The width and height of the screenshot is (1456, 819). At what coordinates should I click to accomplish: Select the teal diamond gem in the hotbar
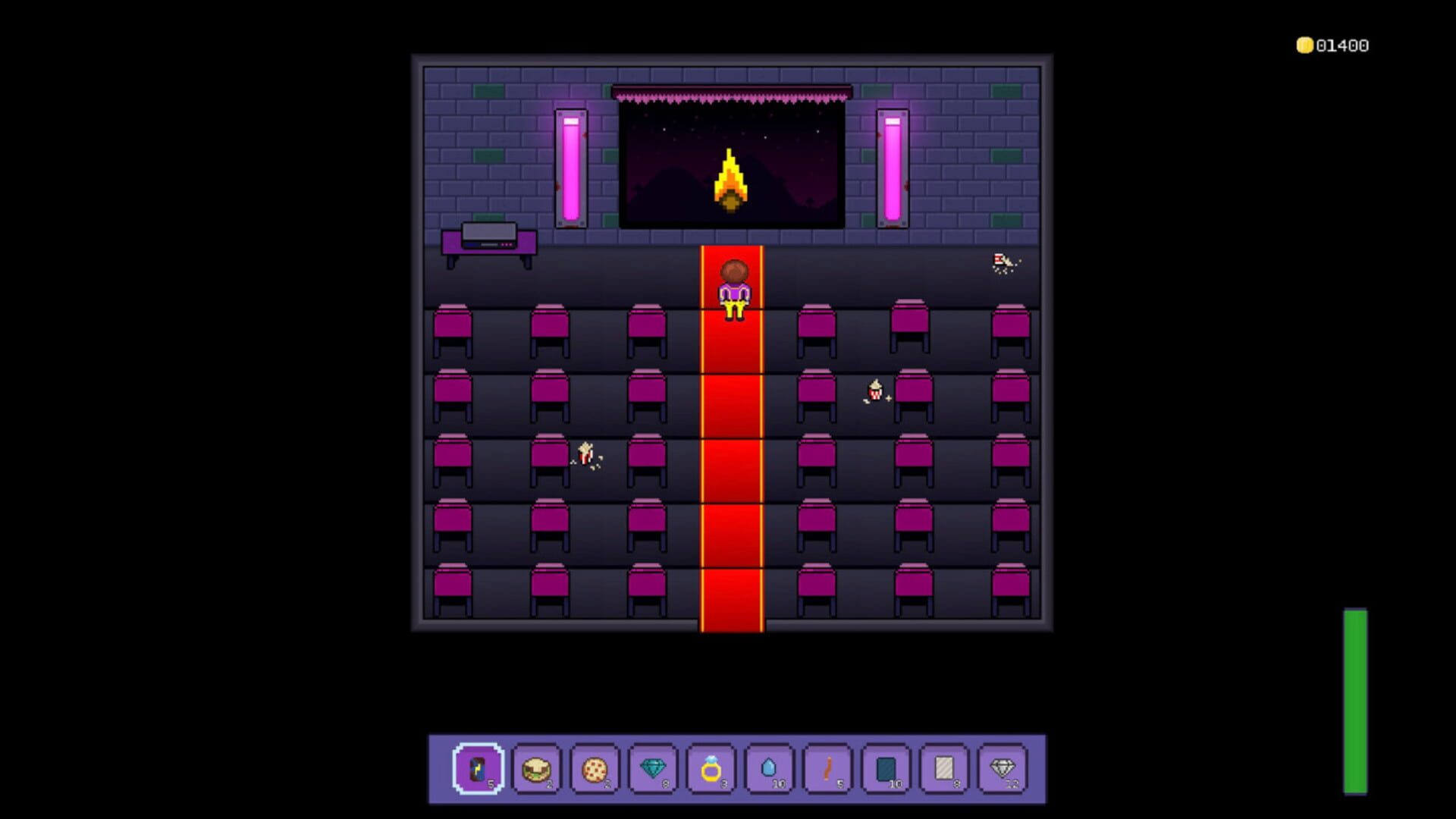(654, 769)
